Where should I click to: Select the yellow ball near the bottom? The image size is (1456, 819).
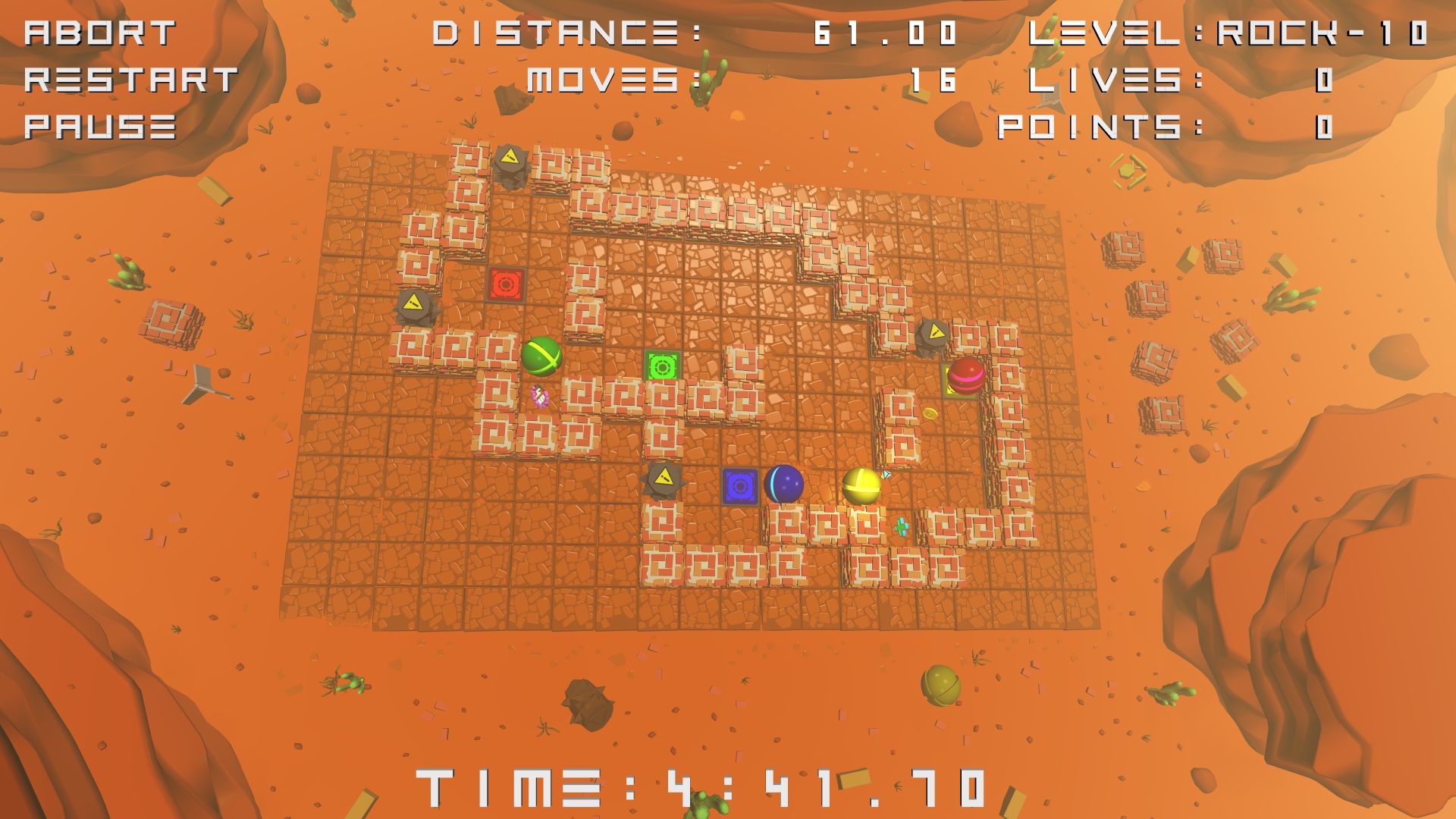click(x=862, y=485)
